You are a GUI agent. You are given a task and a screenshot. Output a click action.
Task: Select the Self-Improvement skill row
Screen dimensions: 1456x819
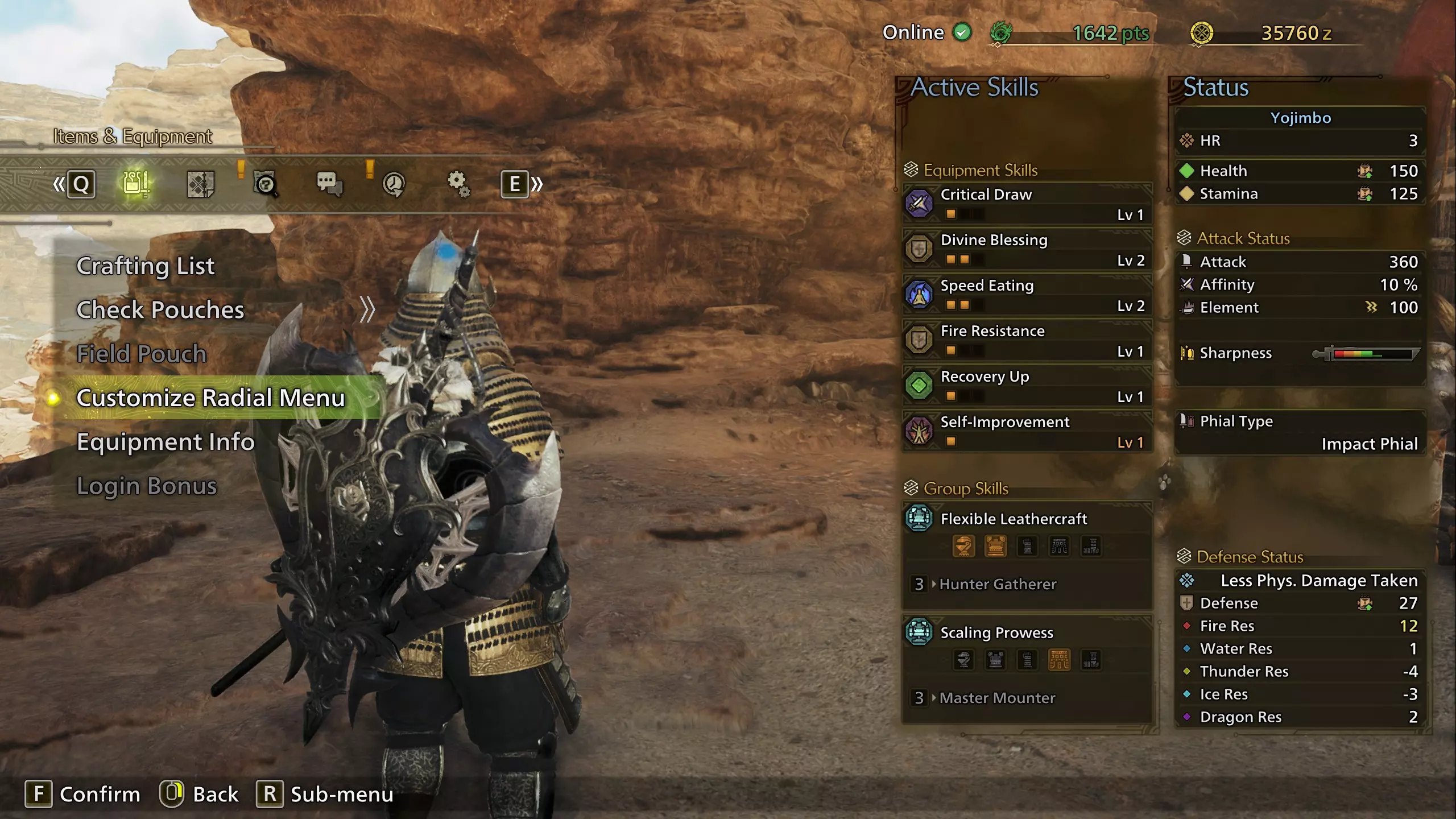coord(1027,431)
